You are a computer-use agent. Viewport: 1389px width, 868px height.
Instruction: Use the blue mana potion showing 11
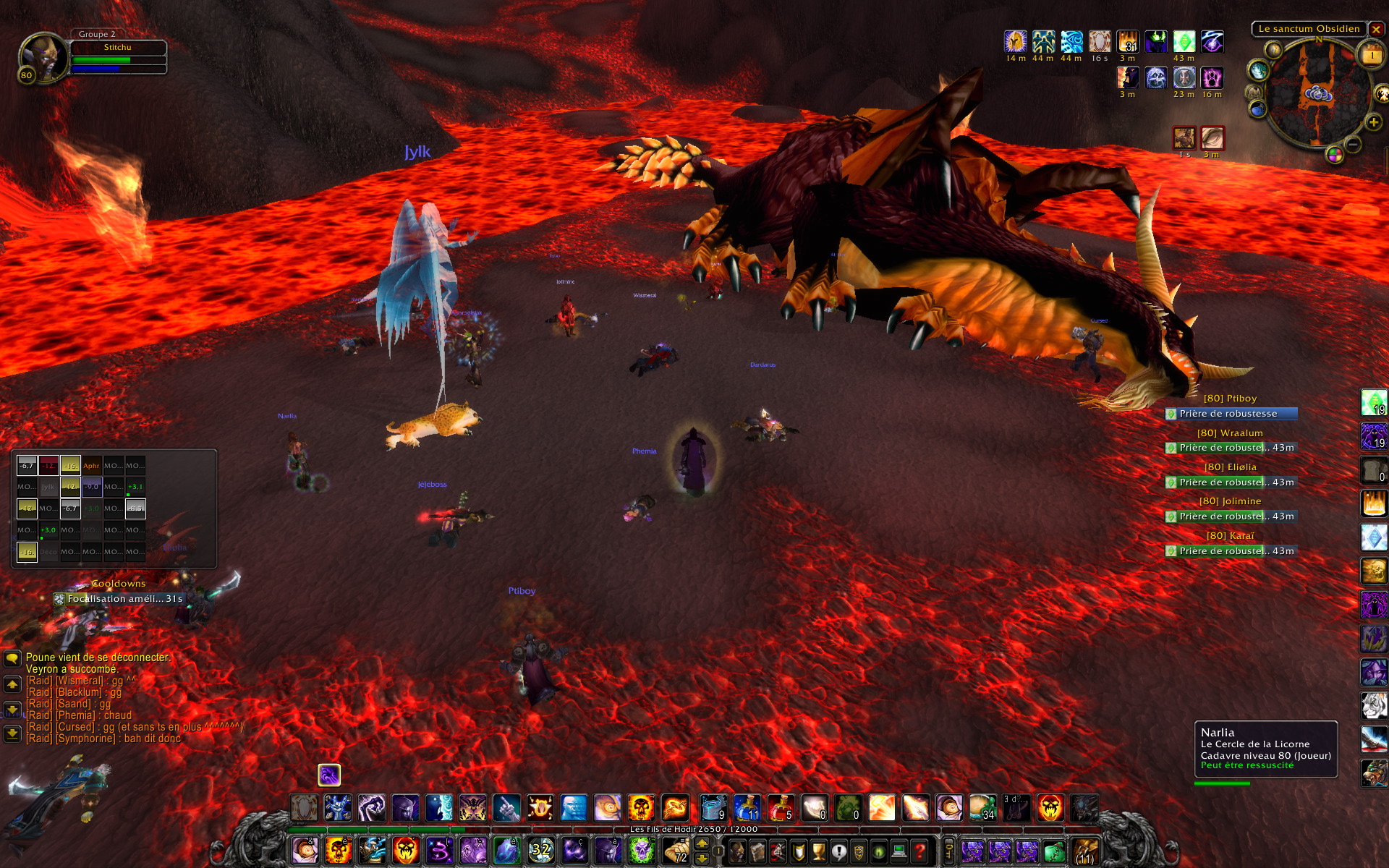click(747, 807)
